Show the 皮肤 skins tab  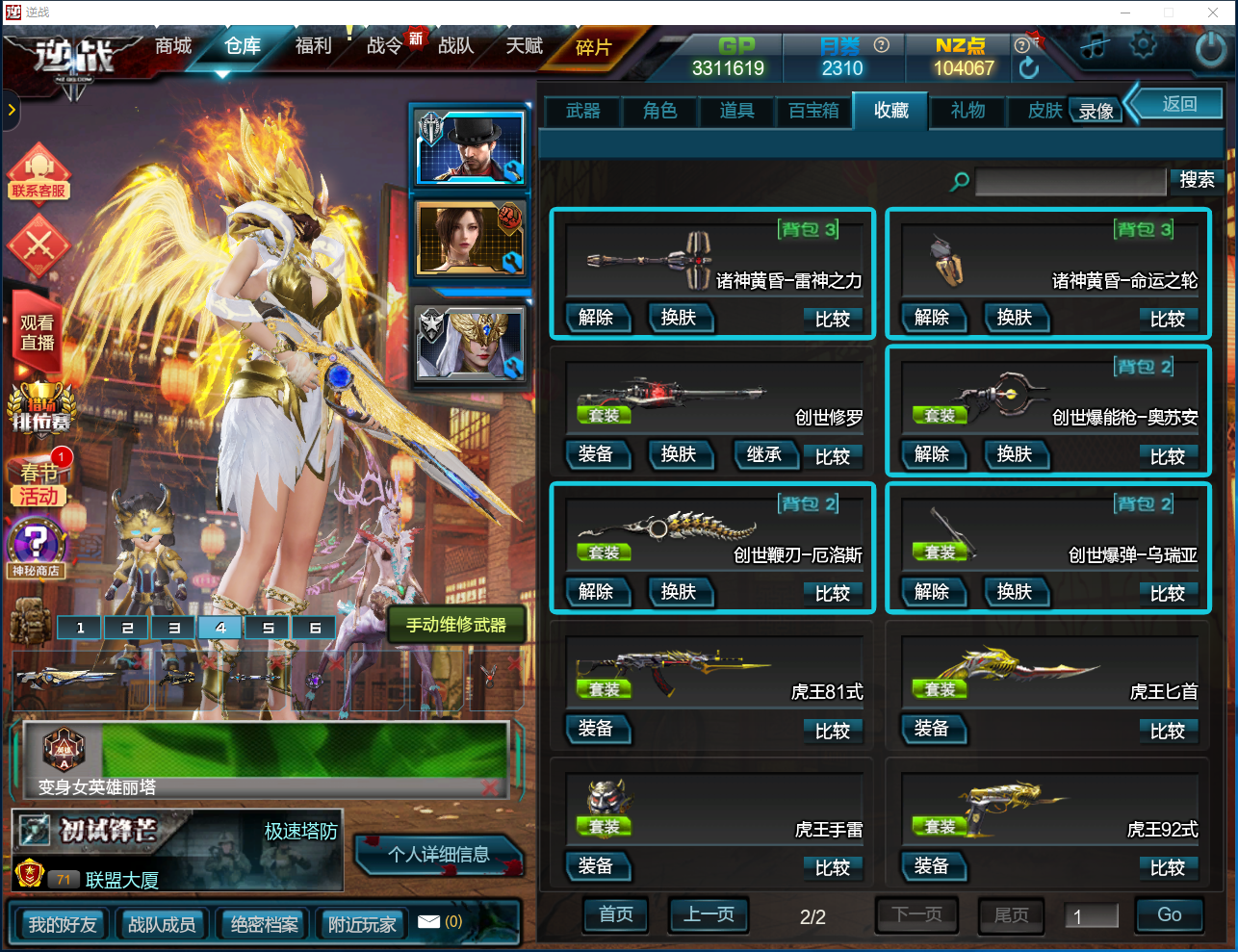(1044, 112)
